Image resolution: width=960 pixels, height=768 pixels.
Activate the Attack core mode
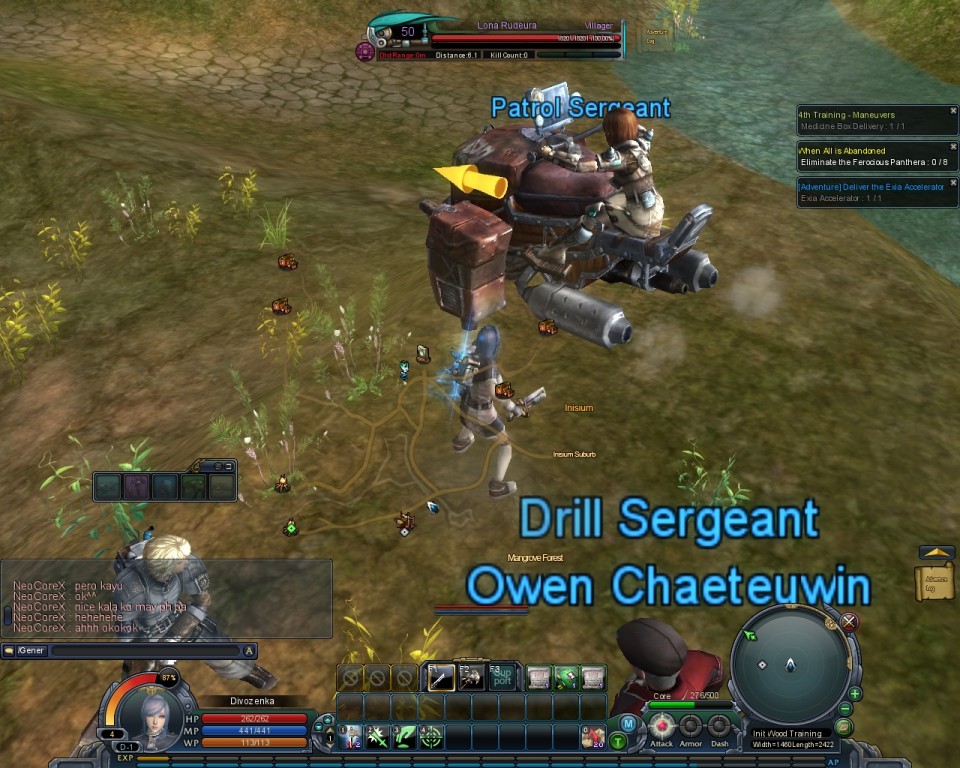point(662,725)
